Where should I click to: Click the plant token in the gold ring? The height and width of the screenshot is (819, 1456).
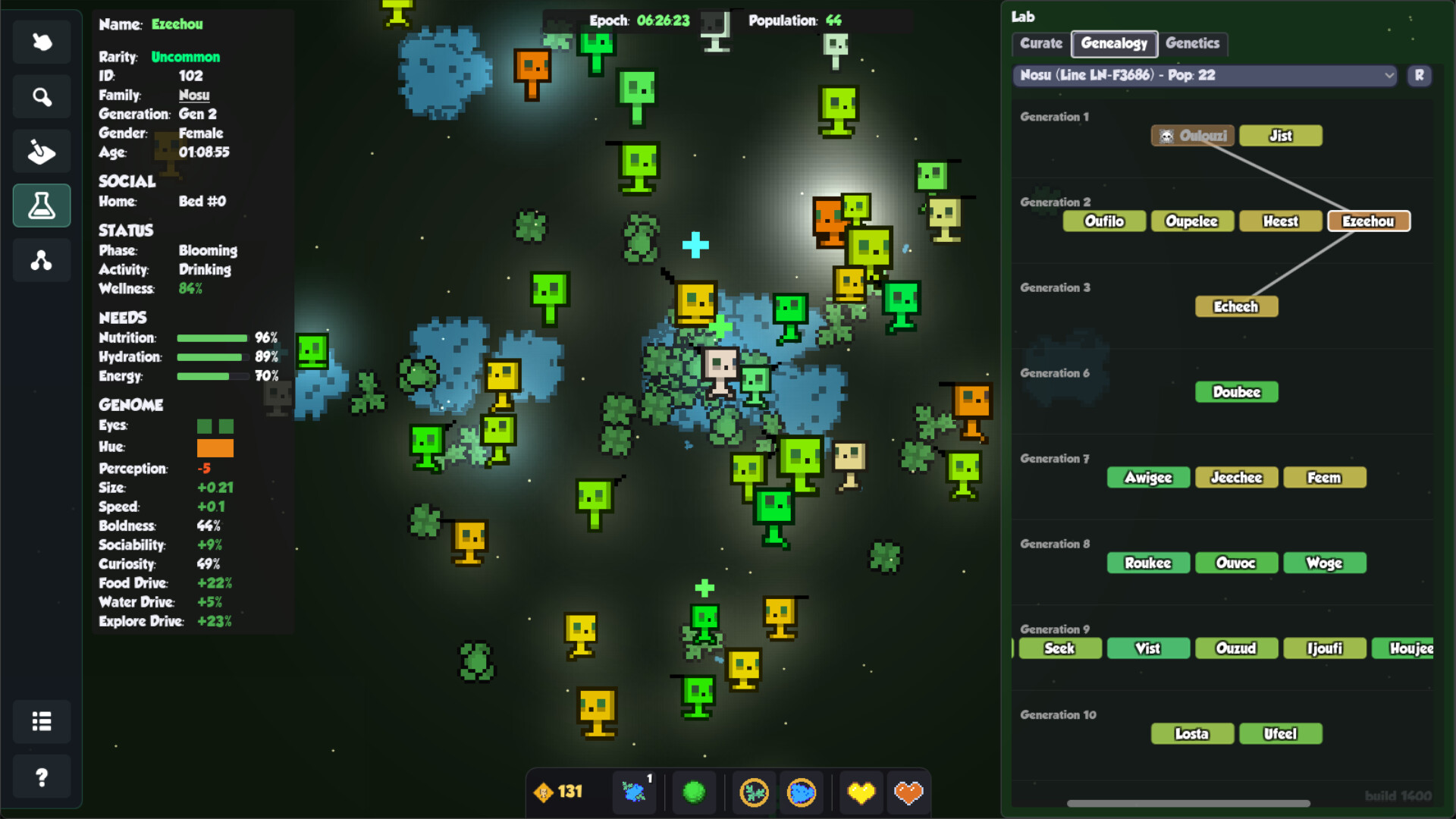coord(752,792)
